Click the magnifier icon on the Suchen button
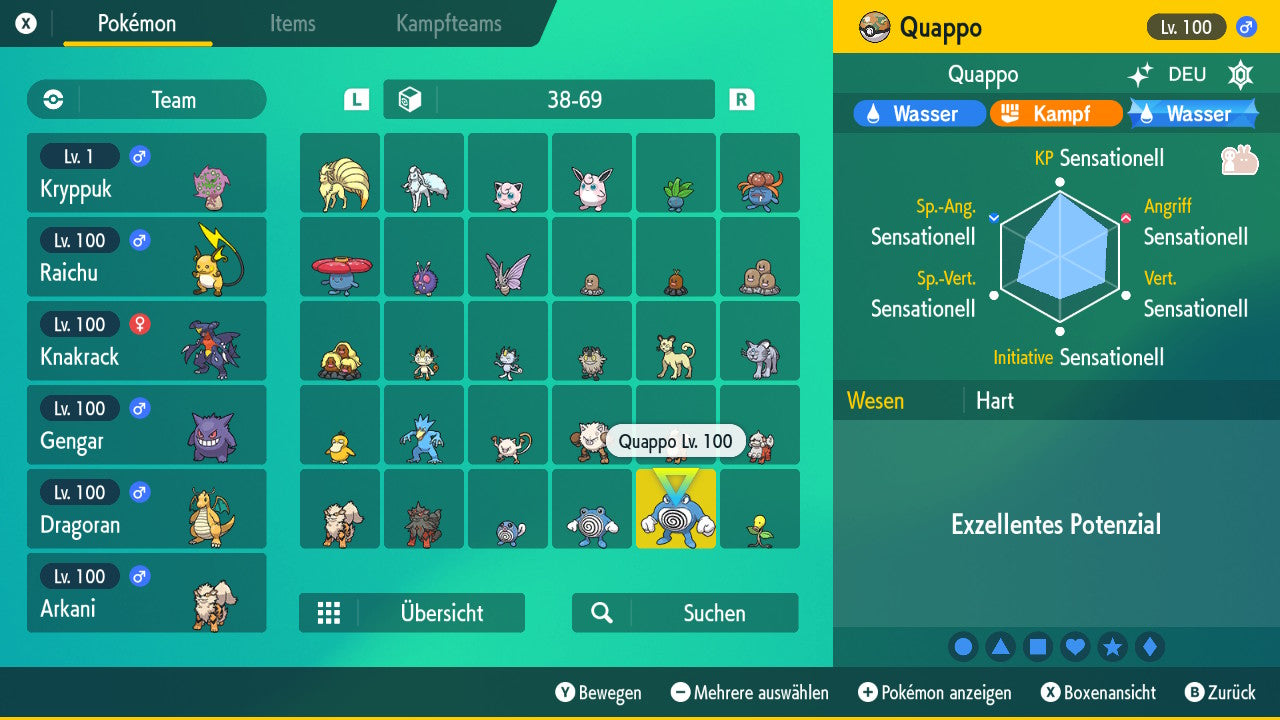 pos(601,612)
